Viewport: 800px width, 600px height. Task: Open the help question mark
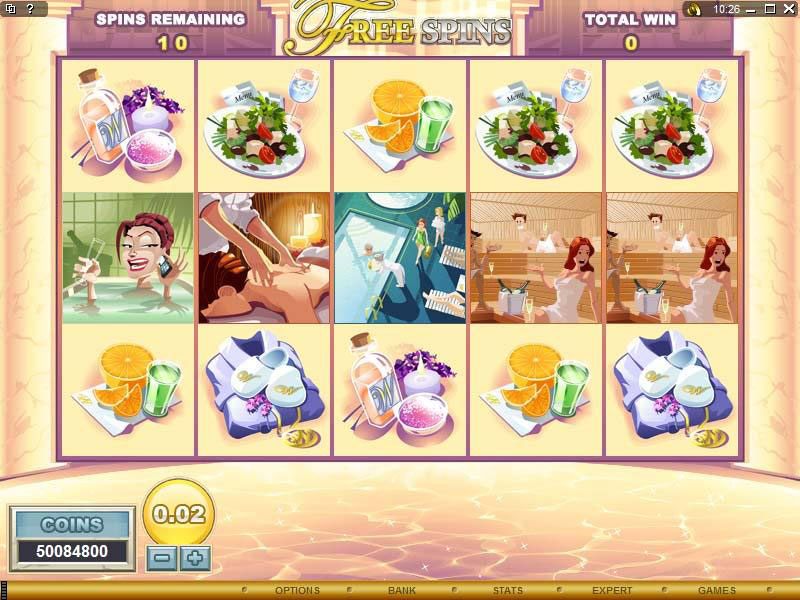pyautogui.click(x=28, y=9)
